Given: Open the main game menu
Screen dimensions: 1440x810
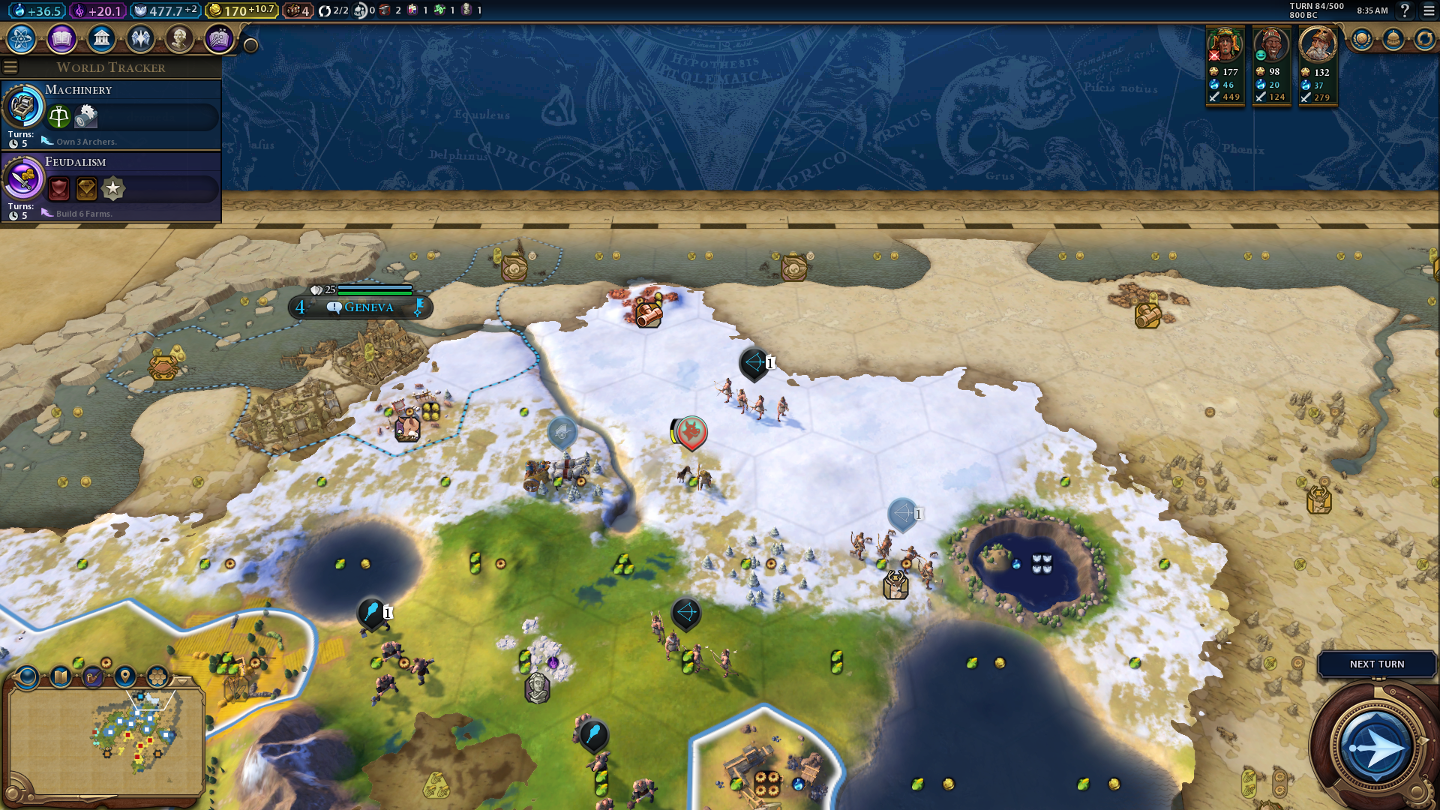Looking at the screenshot, I should 1429,10.
